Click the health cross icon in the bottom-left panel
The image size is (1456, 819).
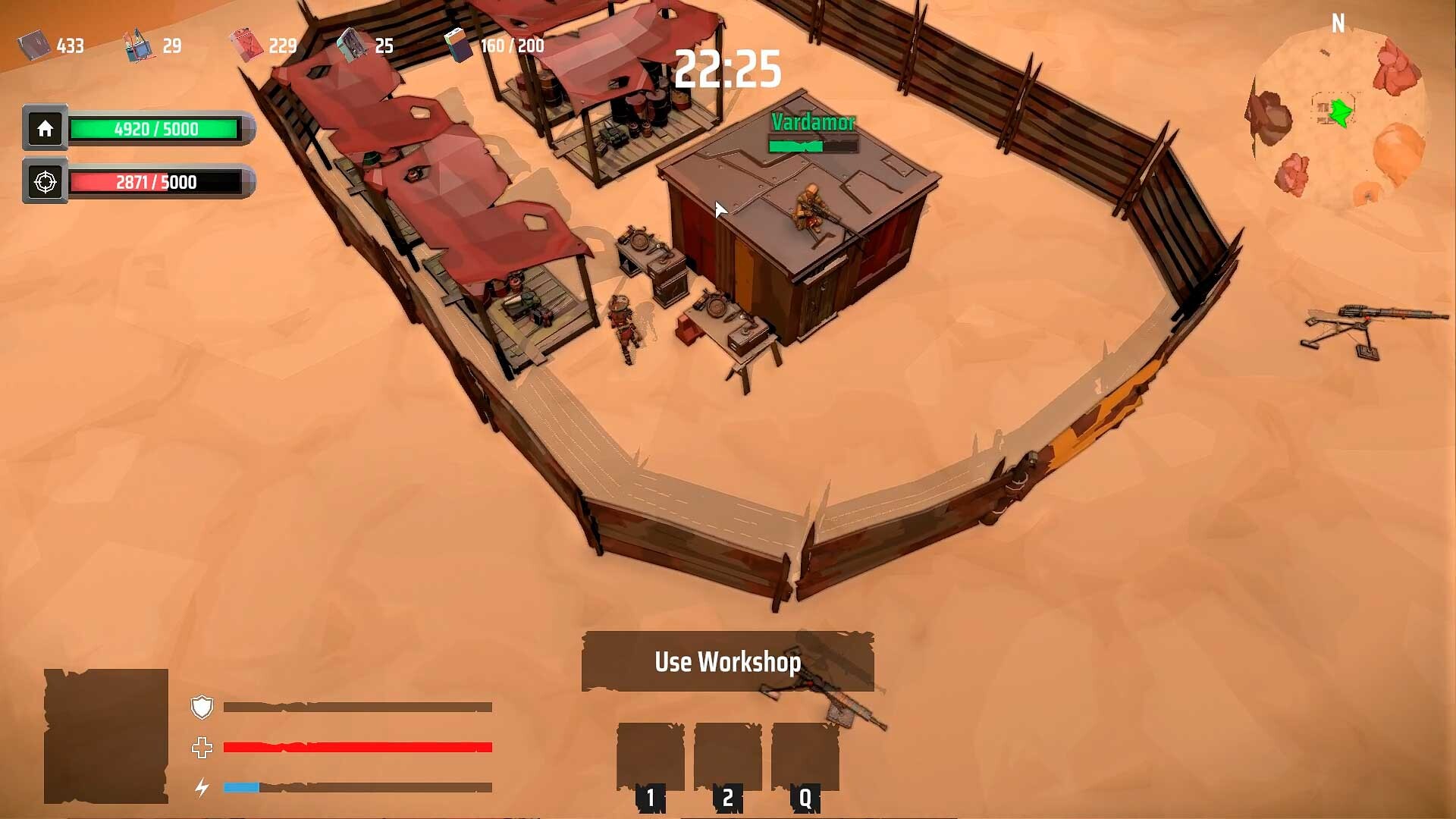pos(201,748)
